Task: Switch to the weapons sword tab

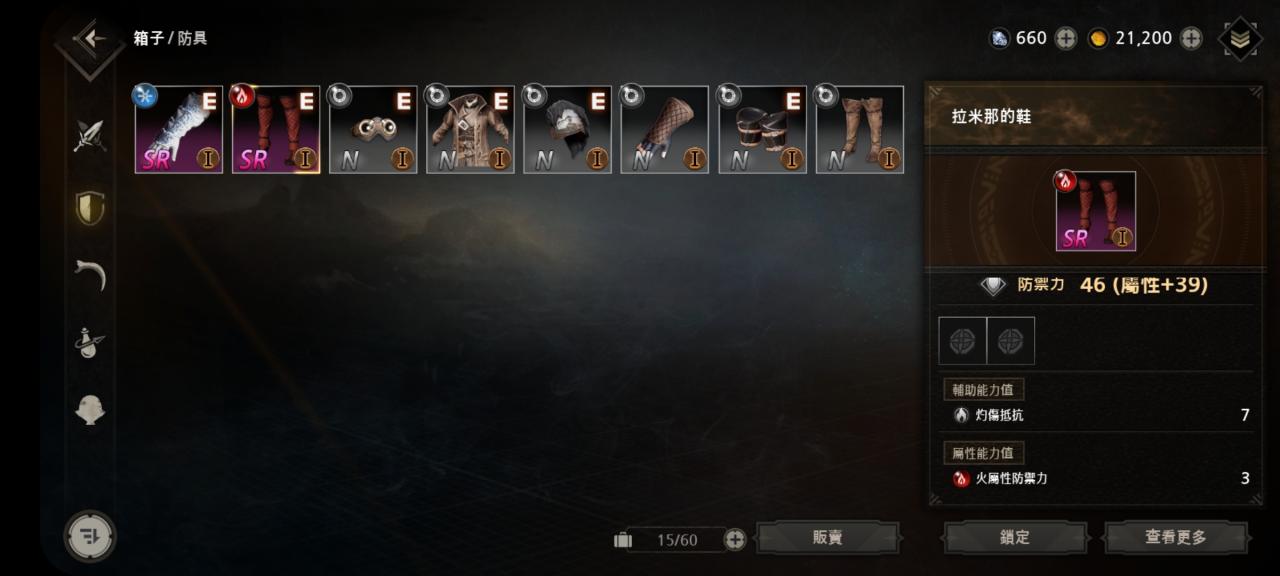Action: click(90, 135)
